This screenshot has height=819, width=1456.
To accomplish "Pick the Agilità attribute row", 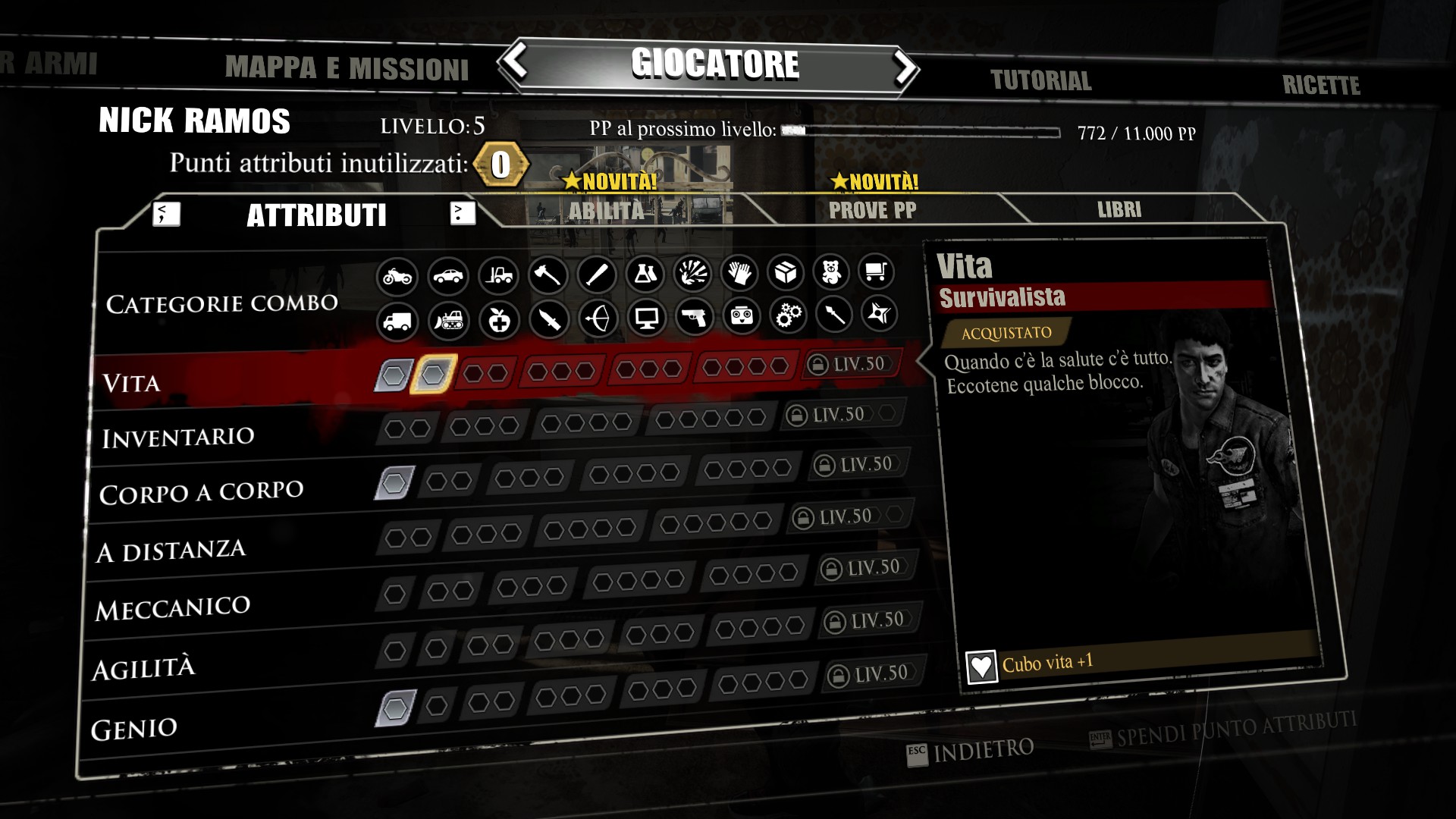I will pyautogui.click(x=143, y=669).
